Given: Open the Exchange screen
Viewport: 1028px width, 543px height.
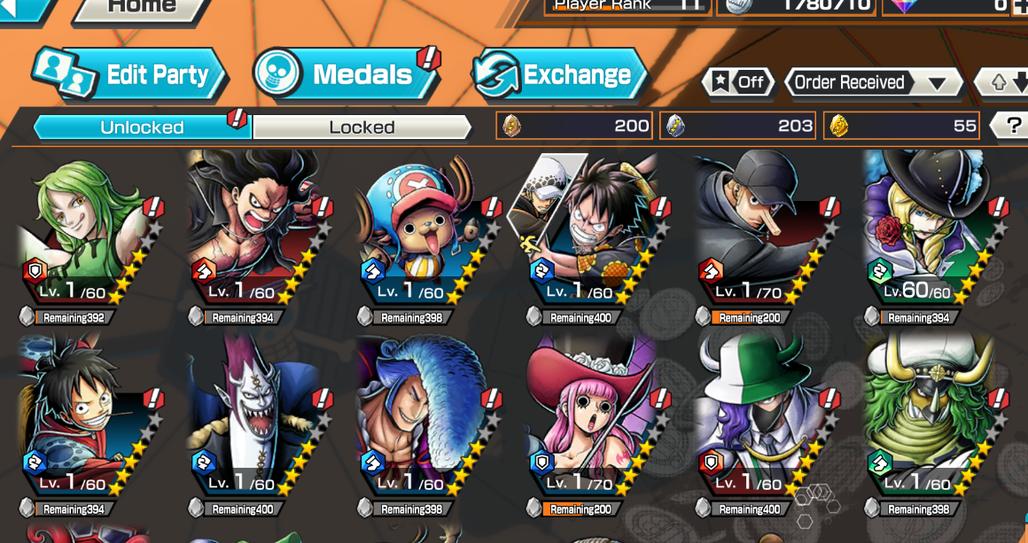Looking at the screenshot, I should 560,75.
